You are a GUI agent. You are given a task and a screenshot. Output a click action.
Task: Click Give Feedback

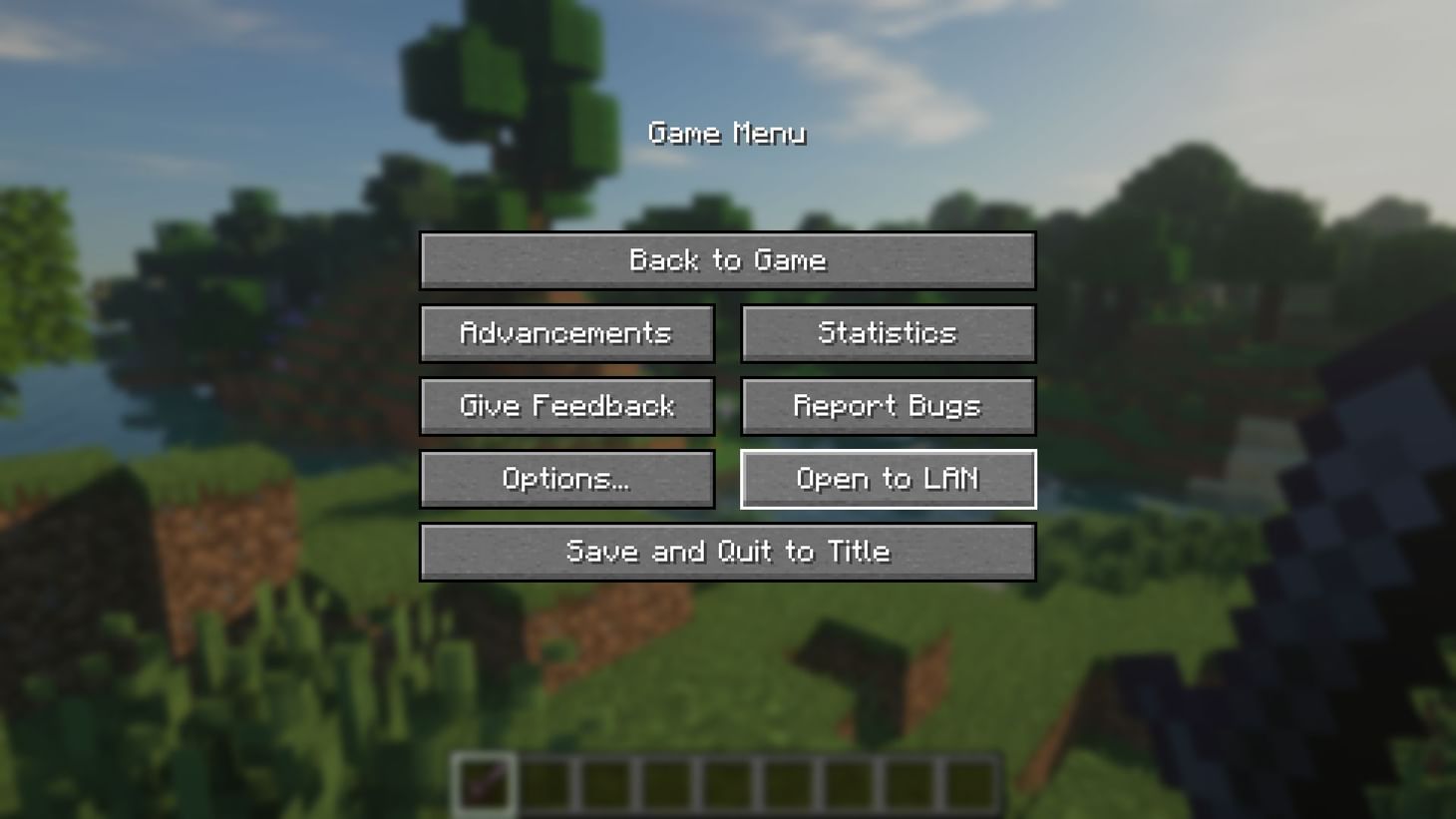point(566,406)
